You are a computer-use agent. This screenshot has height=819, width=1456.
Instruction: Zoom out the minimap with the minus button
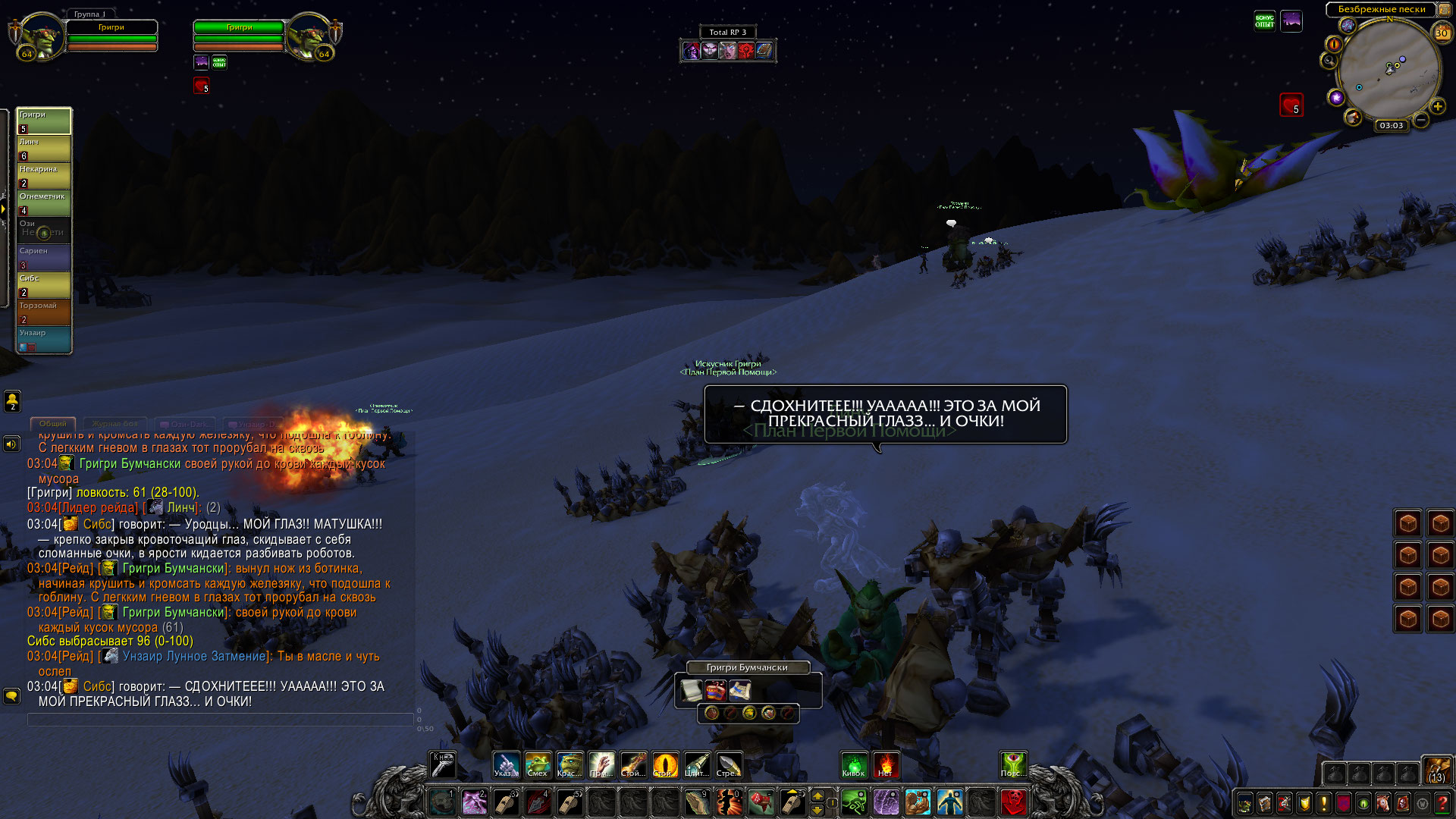click(1422, 120)
